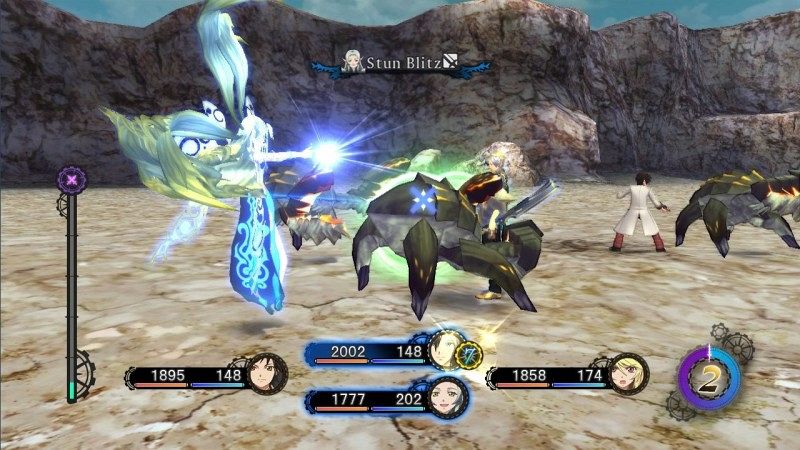The width and height of the screenshot is (800, 450).
Task: Click the purple orb atop the link gauge
Action: pos(73,179)
